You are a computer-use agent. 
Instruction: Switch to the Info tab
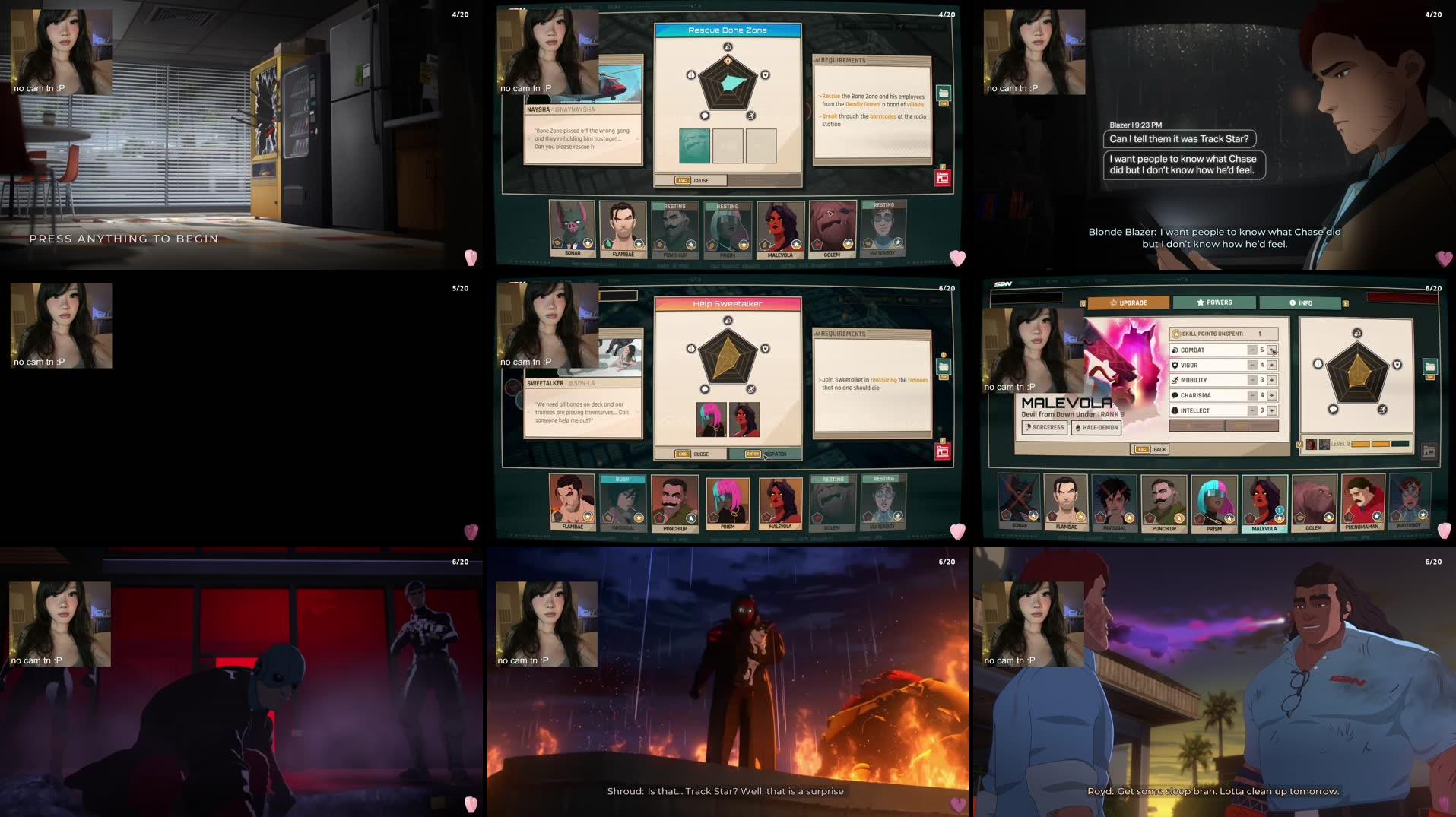coord(1302,302)
